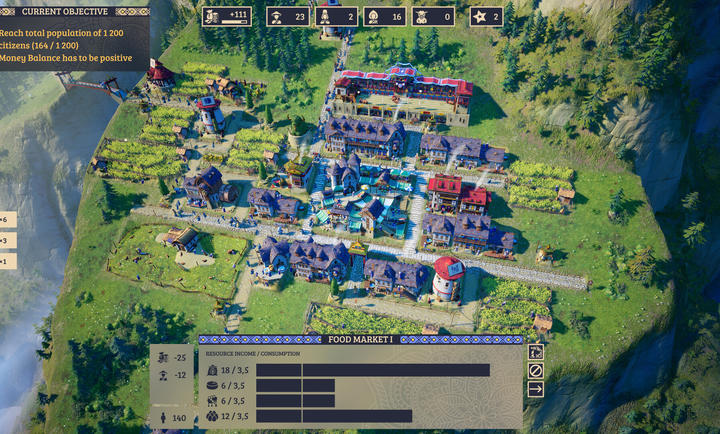Open the star points counter
The height and width of the screenshot is (434, 720).
486,16
